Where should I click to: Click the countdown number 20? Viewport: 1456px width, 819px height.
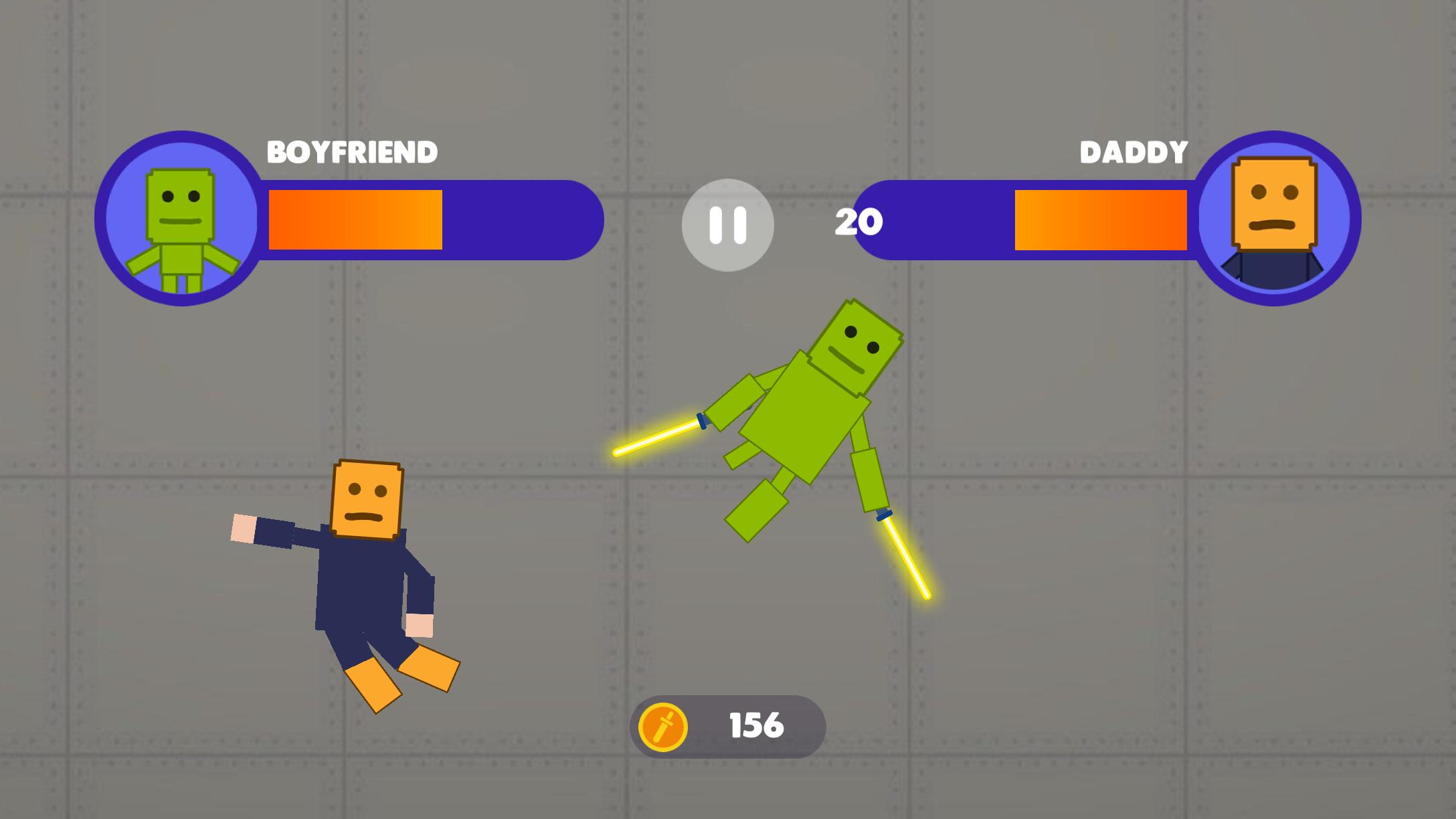[x=860, y=222]
